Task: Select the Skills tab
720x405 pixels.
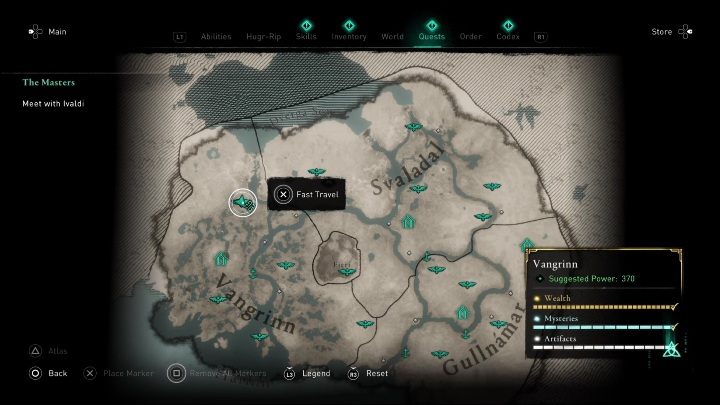Action: click(x=306, y=37)
